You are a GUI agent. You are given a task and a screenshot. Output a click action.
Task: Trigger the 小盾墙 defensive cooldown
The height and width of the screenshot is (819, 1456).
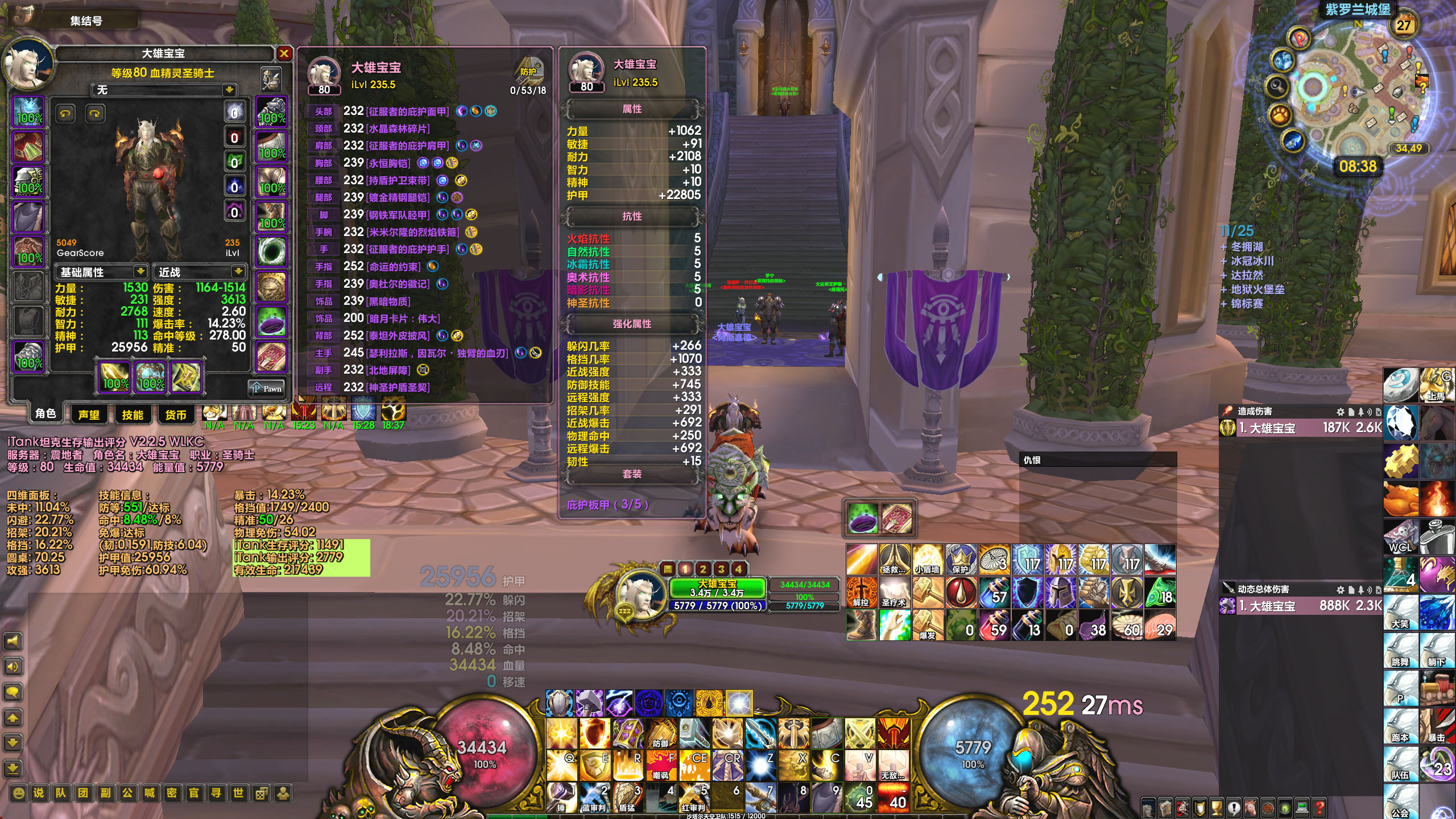tap(928, 560)
